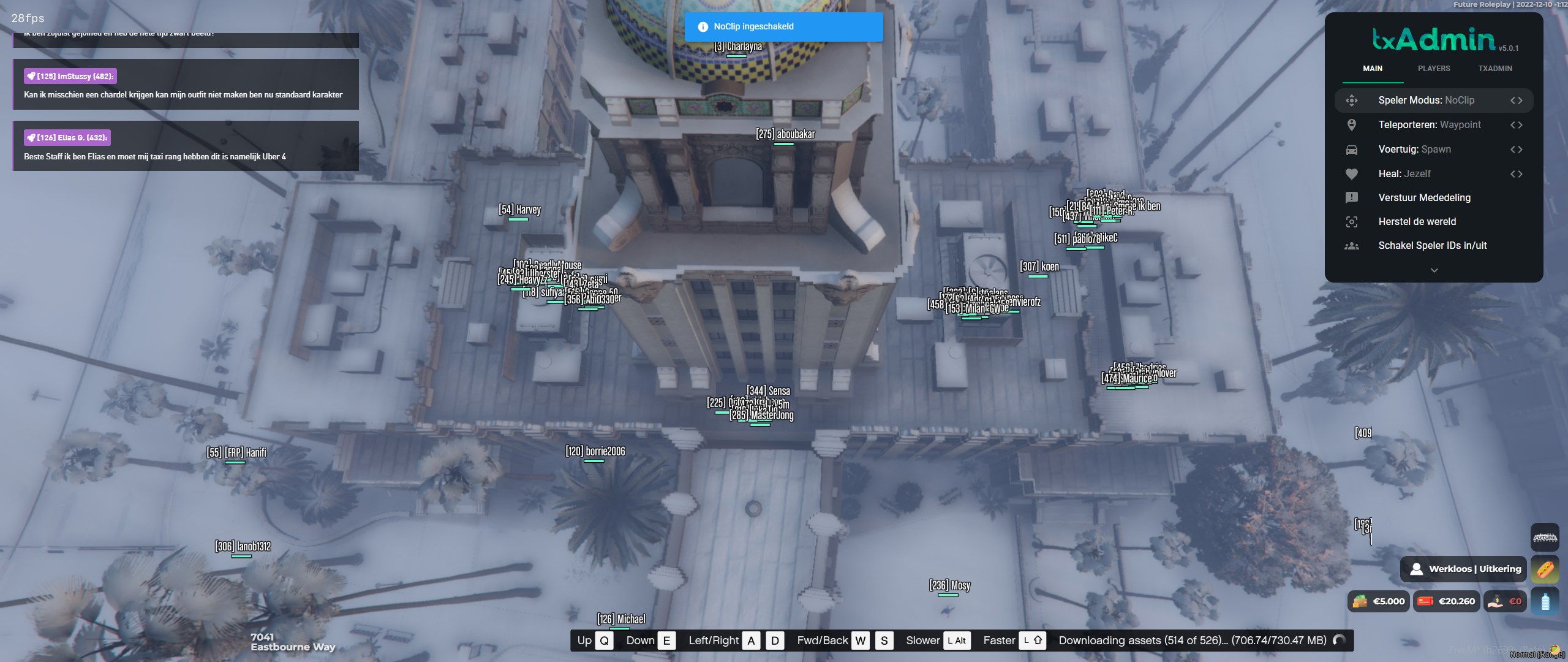The height and width of the screenshot is (662, 1568).
Task: Click the Future Roleplay logo icon
Action: (x=1545, y=538)
